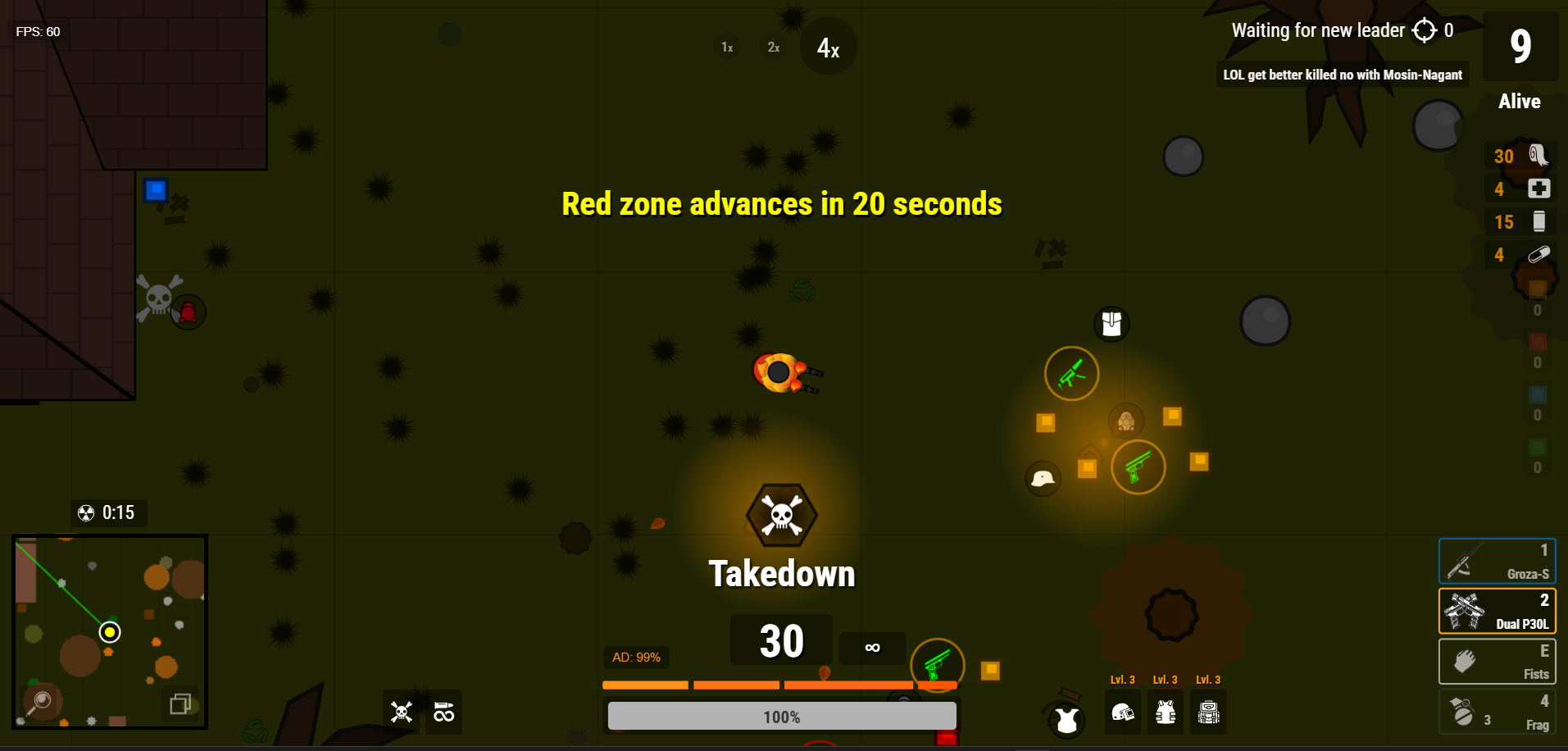Select the Frag grenade slot
The image size is (1568, 751).
point(1495,711)
